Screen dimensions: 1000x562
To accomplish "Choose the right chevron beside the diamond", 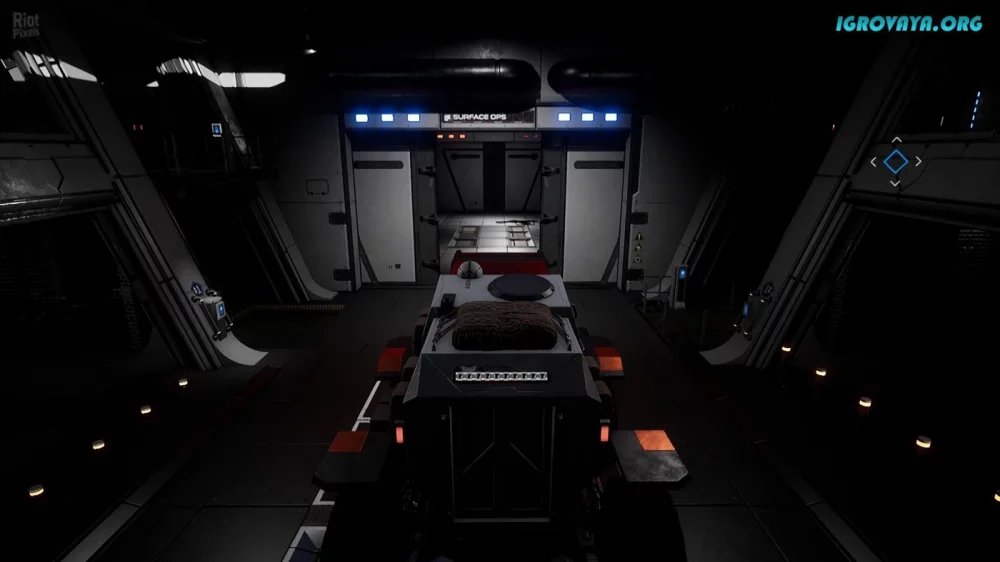I will coord(918,161).
